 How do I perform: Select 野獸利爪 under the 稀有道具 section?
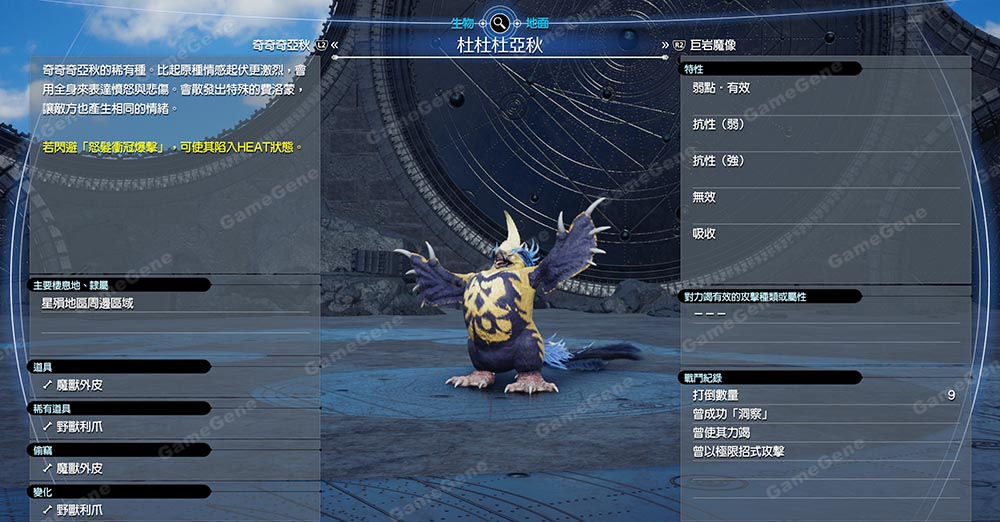80,427
